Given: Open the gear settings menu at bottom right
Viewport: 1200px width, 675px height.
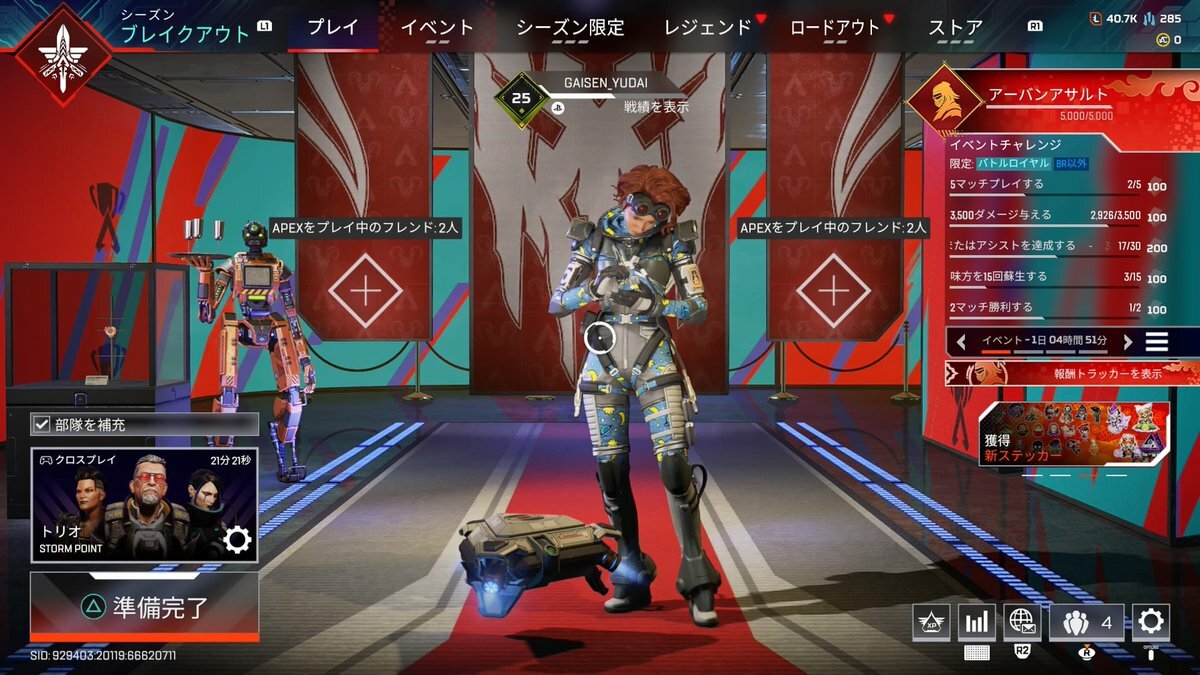Looking at the screenshot, I should (1150, 622).
